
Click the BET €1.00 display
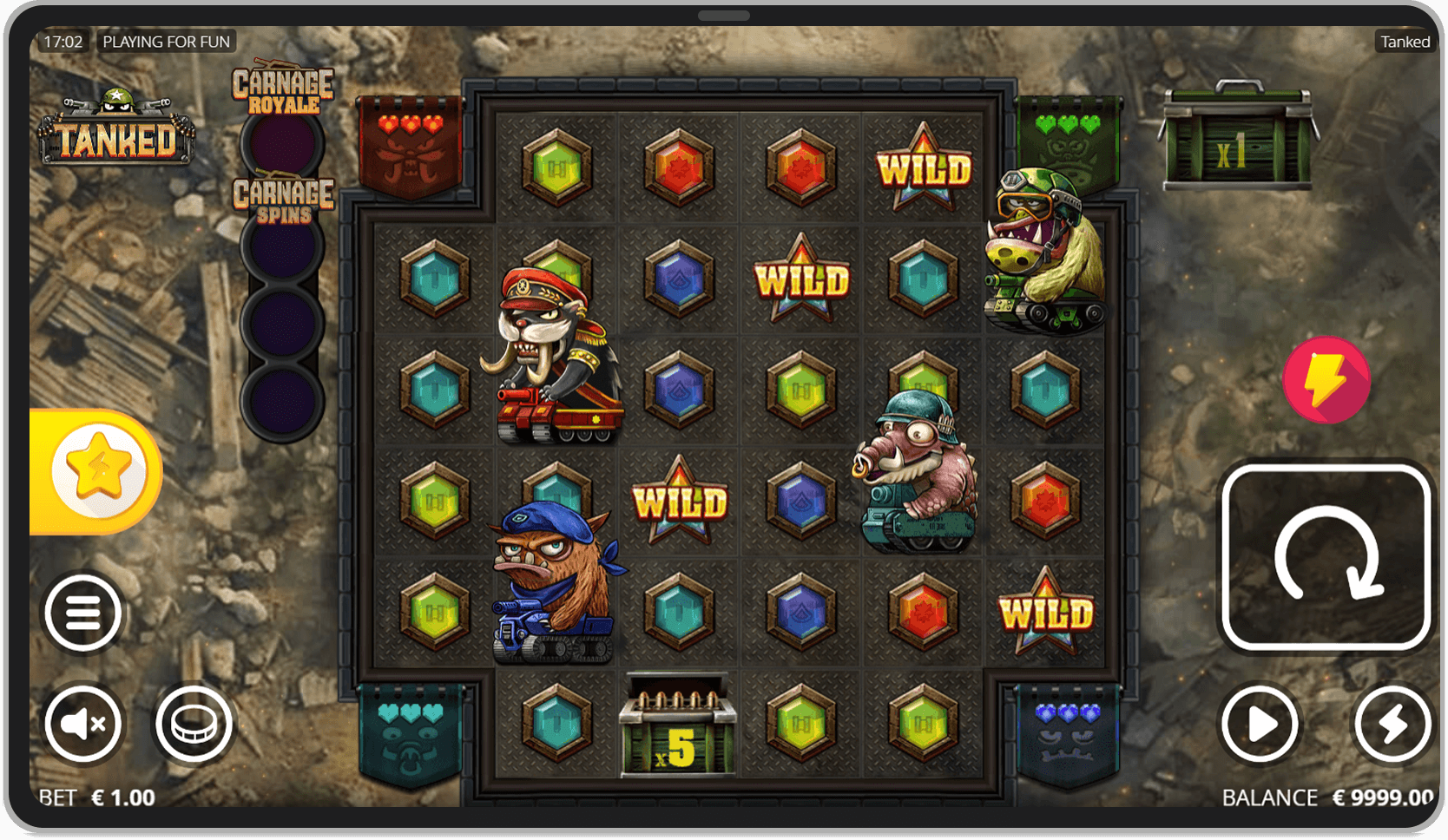95,796
